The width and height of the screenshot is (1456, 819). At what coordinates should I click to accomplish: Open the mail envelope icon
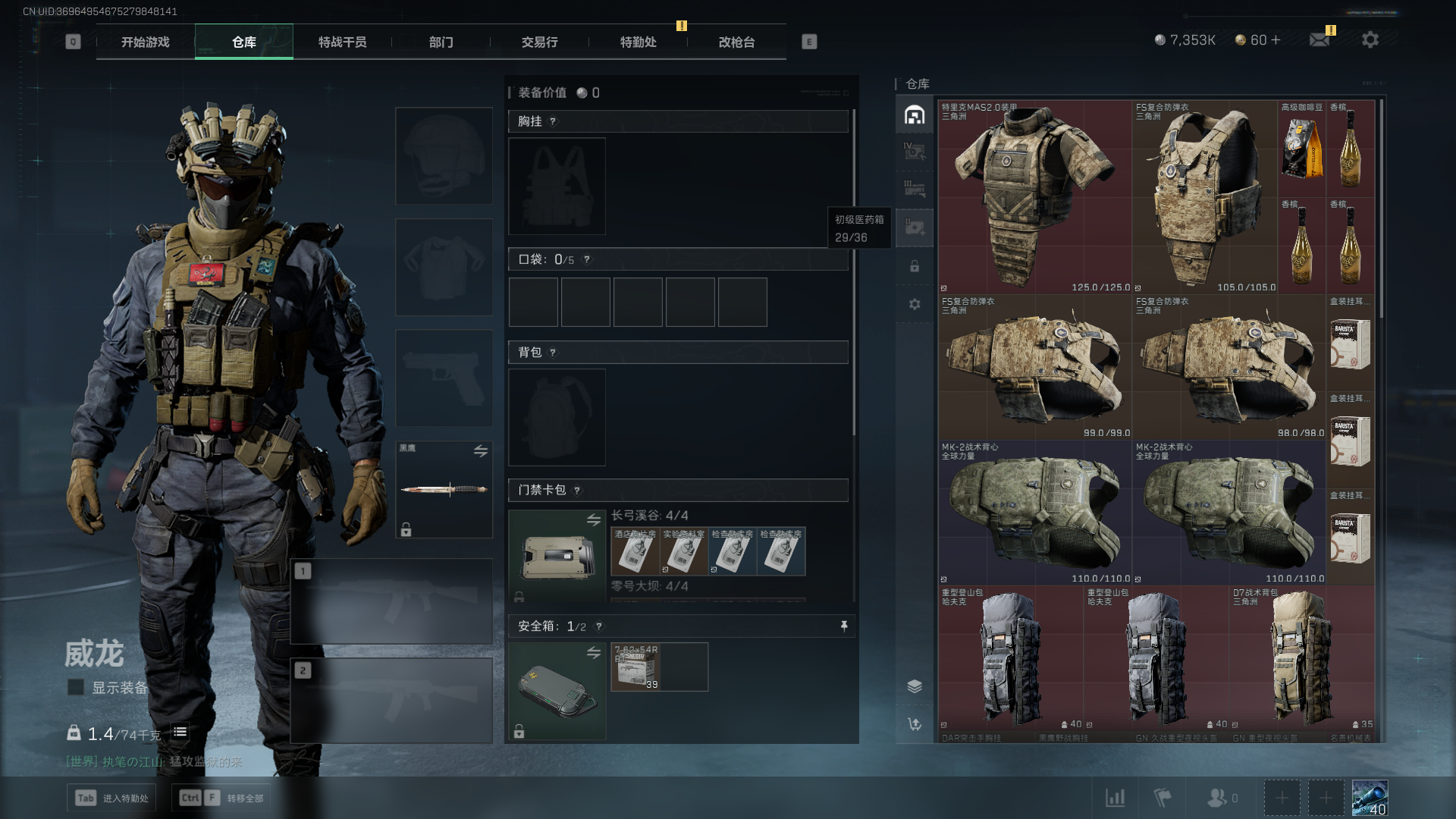pyautogui.click(x=1319, y=39)
